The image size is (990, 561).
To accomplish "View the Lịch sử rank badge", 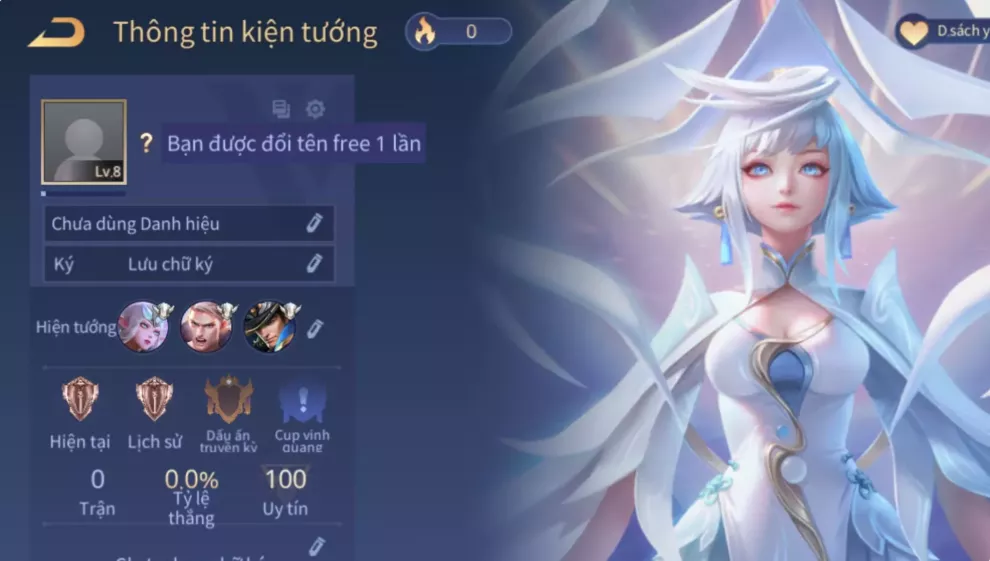I will click(155, 399).
